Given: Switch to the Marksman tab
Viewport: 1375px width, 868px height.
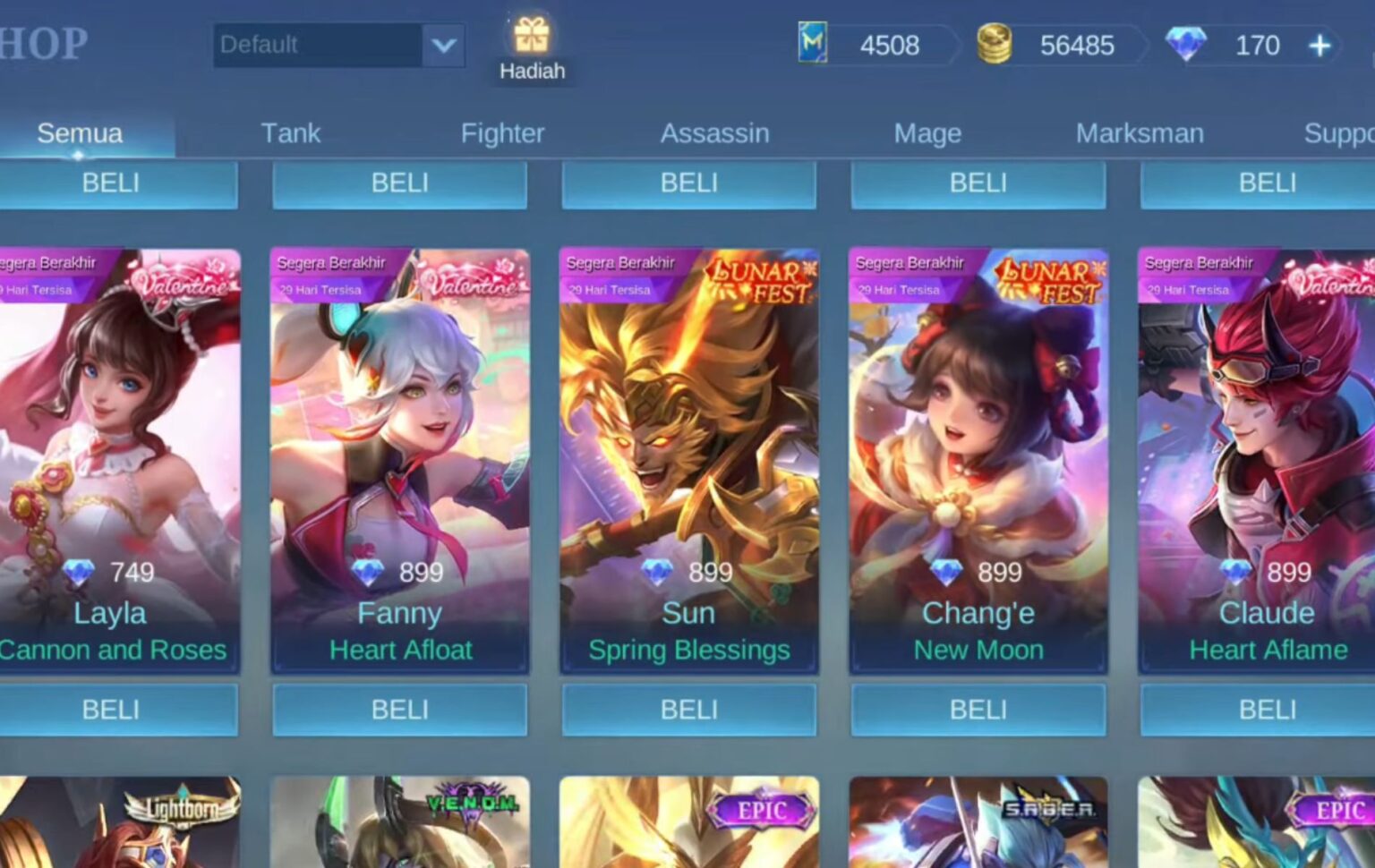Looking at the screenshot, I should pos(1140,132).
